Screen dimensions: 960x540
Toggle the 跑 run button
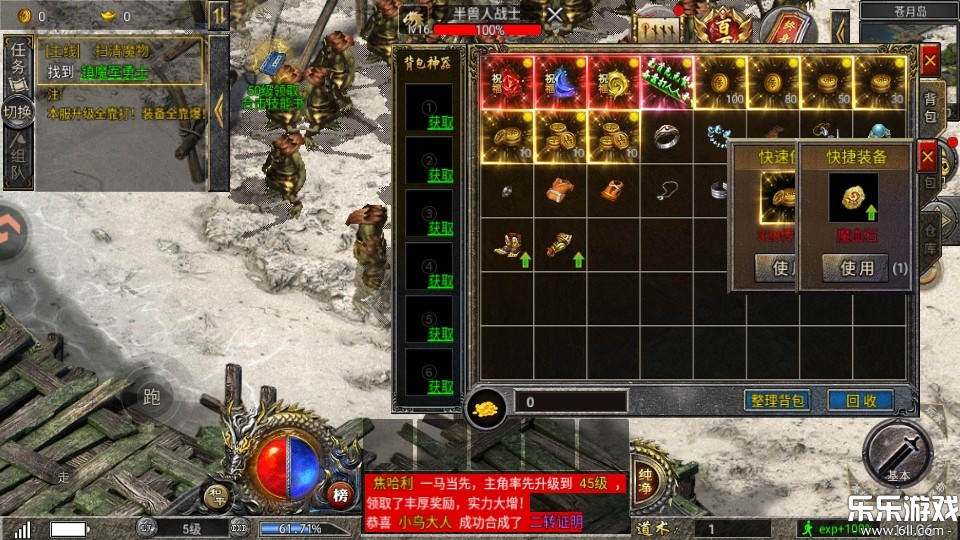click(x=151, y=398)
